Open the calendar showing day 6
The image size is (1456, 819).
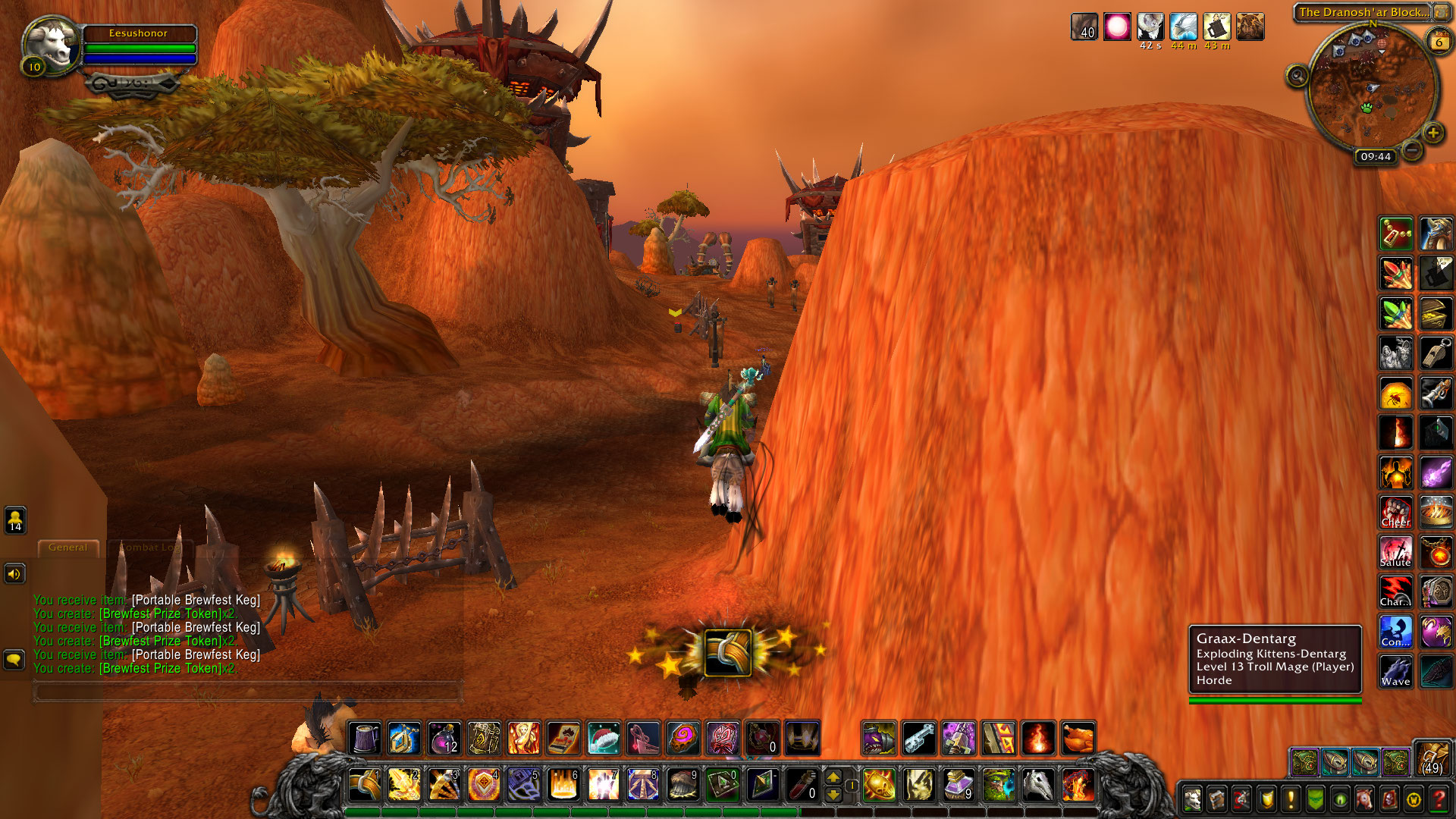(x=1439, y=42)
